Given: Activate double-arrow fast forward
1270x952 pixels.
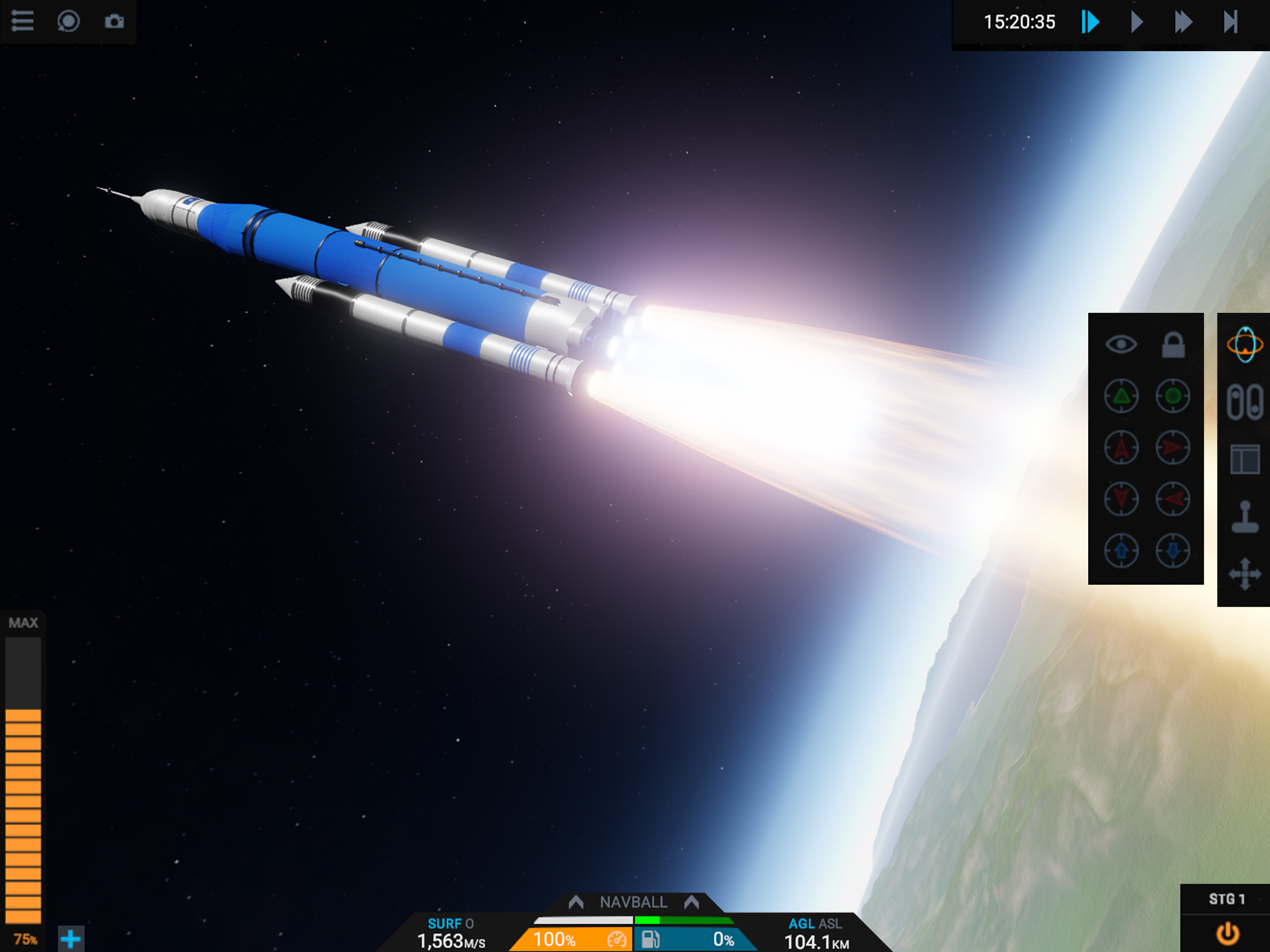Looking at the screenshot, I should [x=1183, y=22].
